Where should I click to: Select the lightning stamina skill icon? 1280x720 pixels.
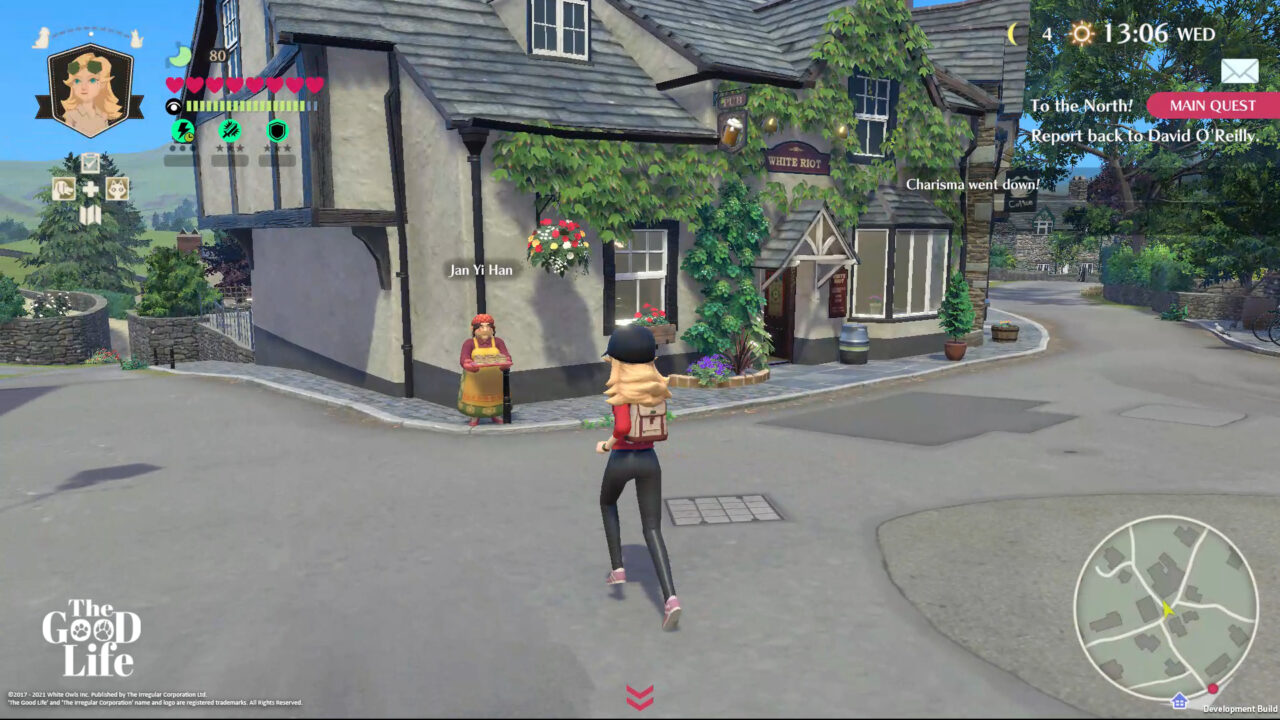182,130
